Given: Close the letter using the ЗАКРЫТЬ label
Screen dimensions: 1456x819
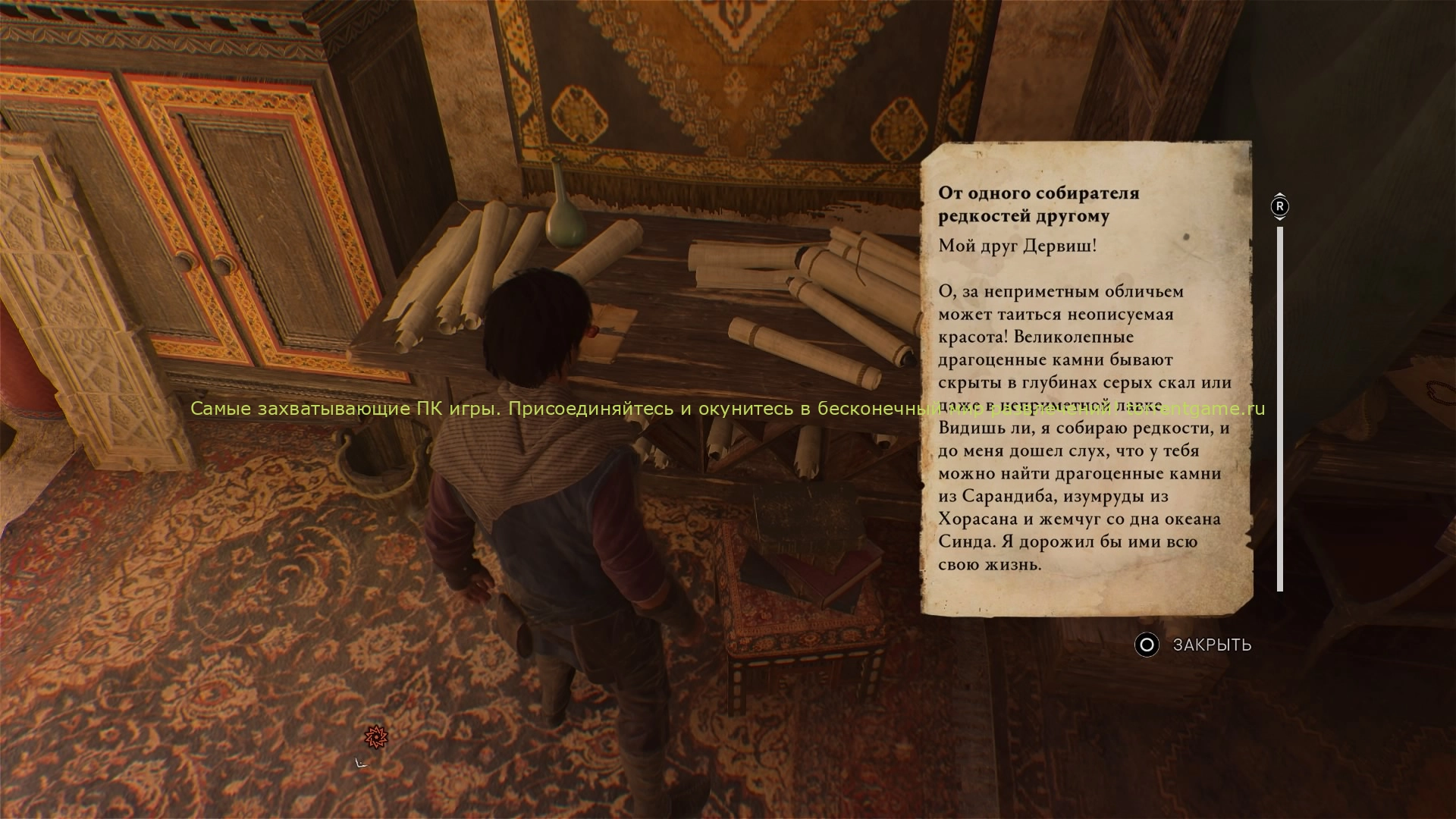Looking at the screenshot, I should click(1211, 645).
